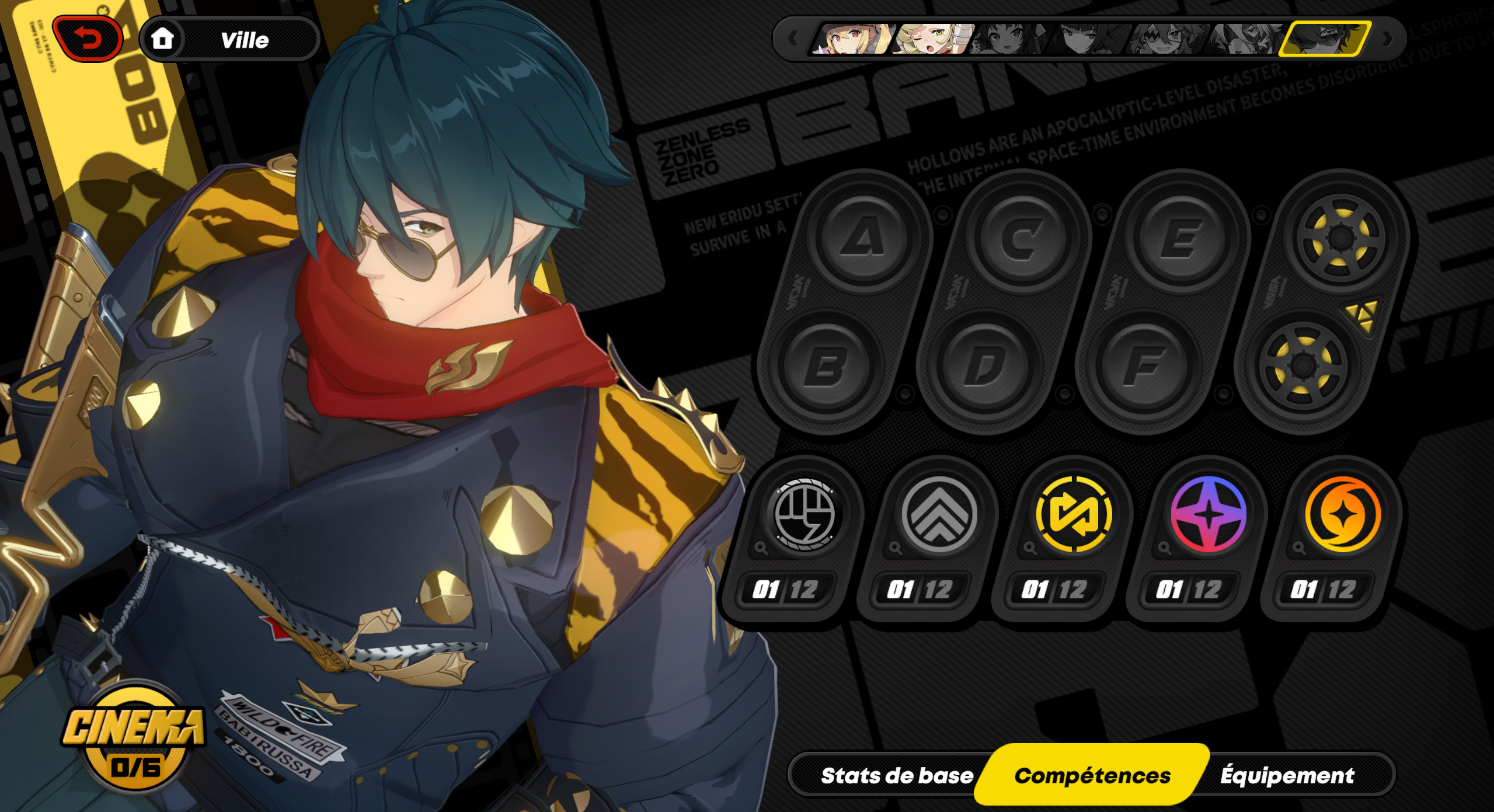Screen dimensions: 1494x812
Task: Select core skill node A
Action: (862, 238)
